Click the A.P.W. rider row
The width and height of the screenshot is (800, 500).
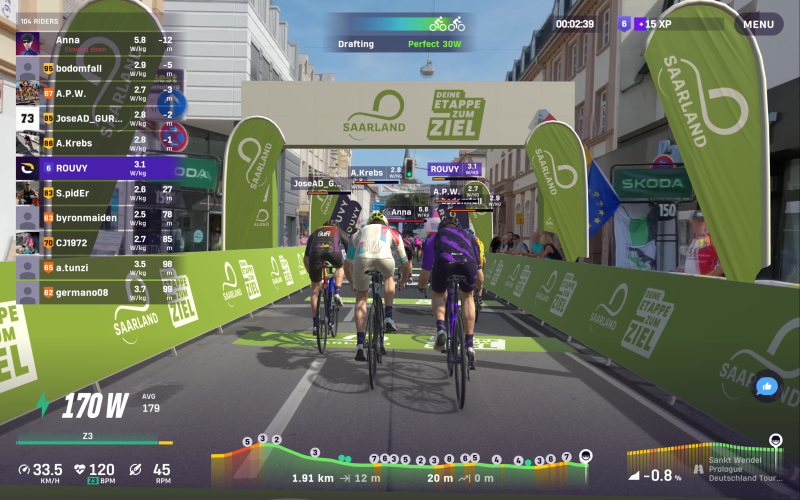coord(97,92)
